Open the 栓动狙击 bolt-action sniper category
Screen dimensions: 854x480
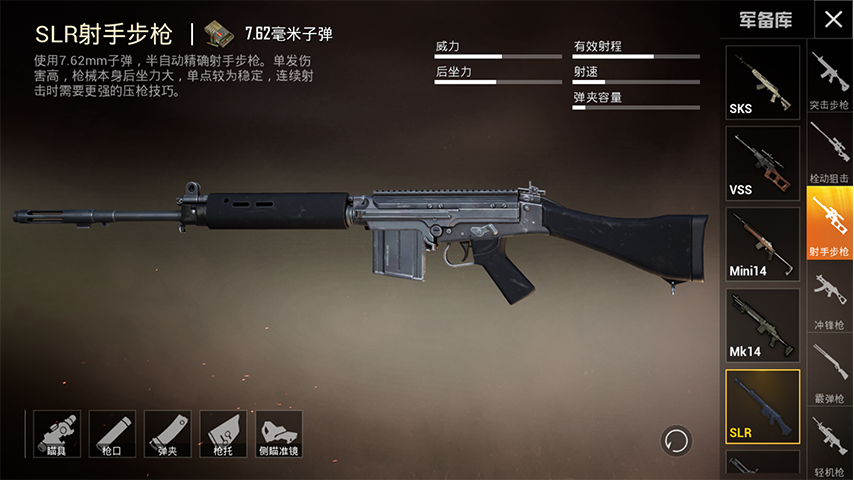point(829,152)
